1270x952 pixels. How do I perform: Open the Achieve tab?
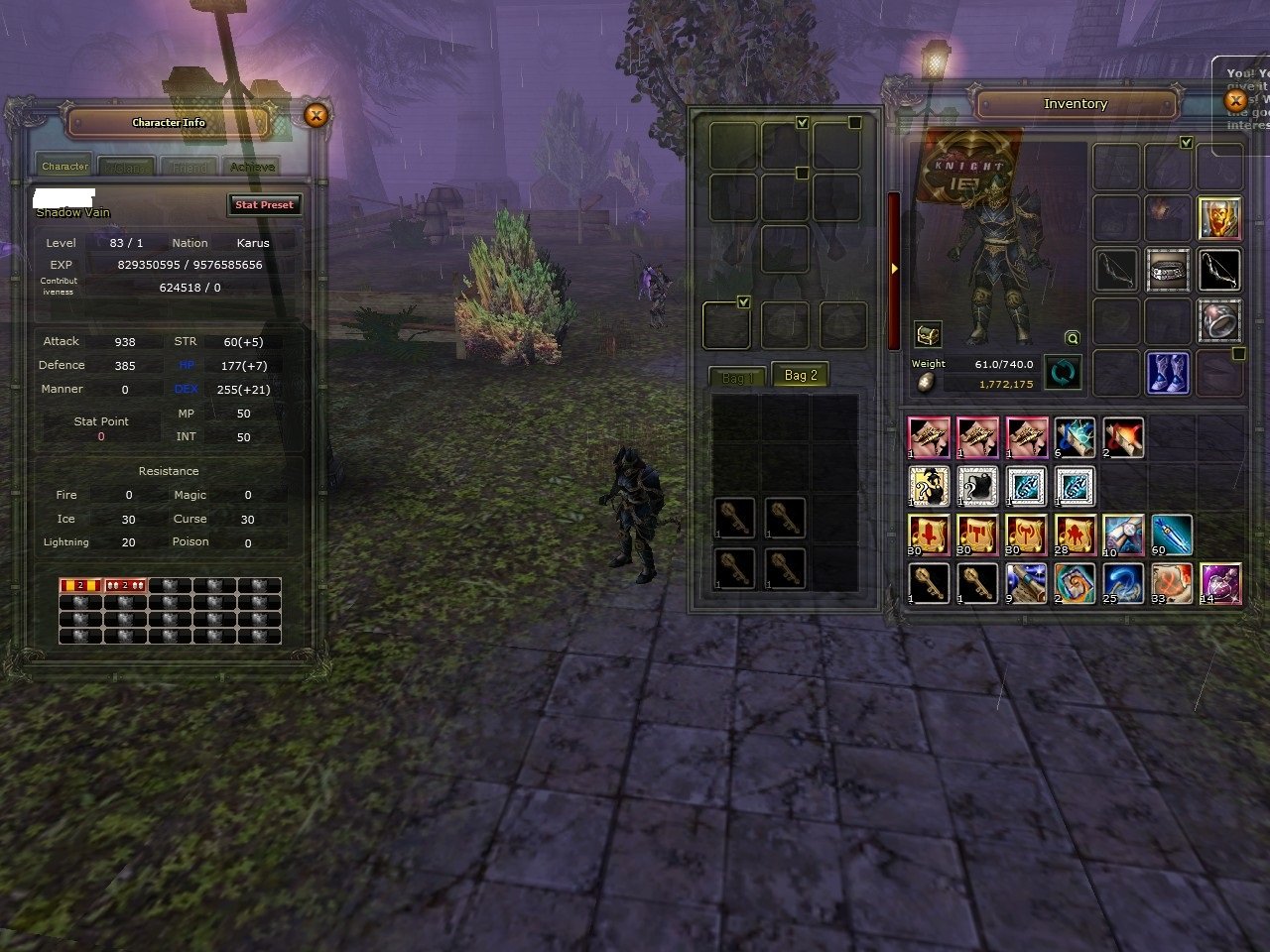click(252, 168)
